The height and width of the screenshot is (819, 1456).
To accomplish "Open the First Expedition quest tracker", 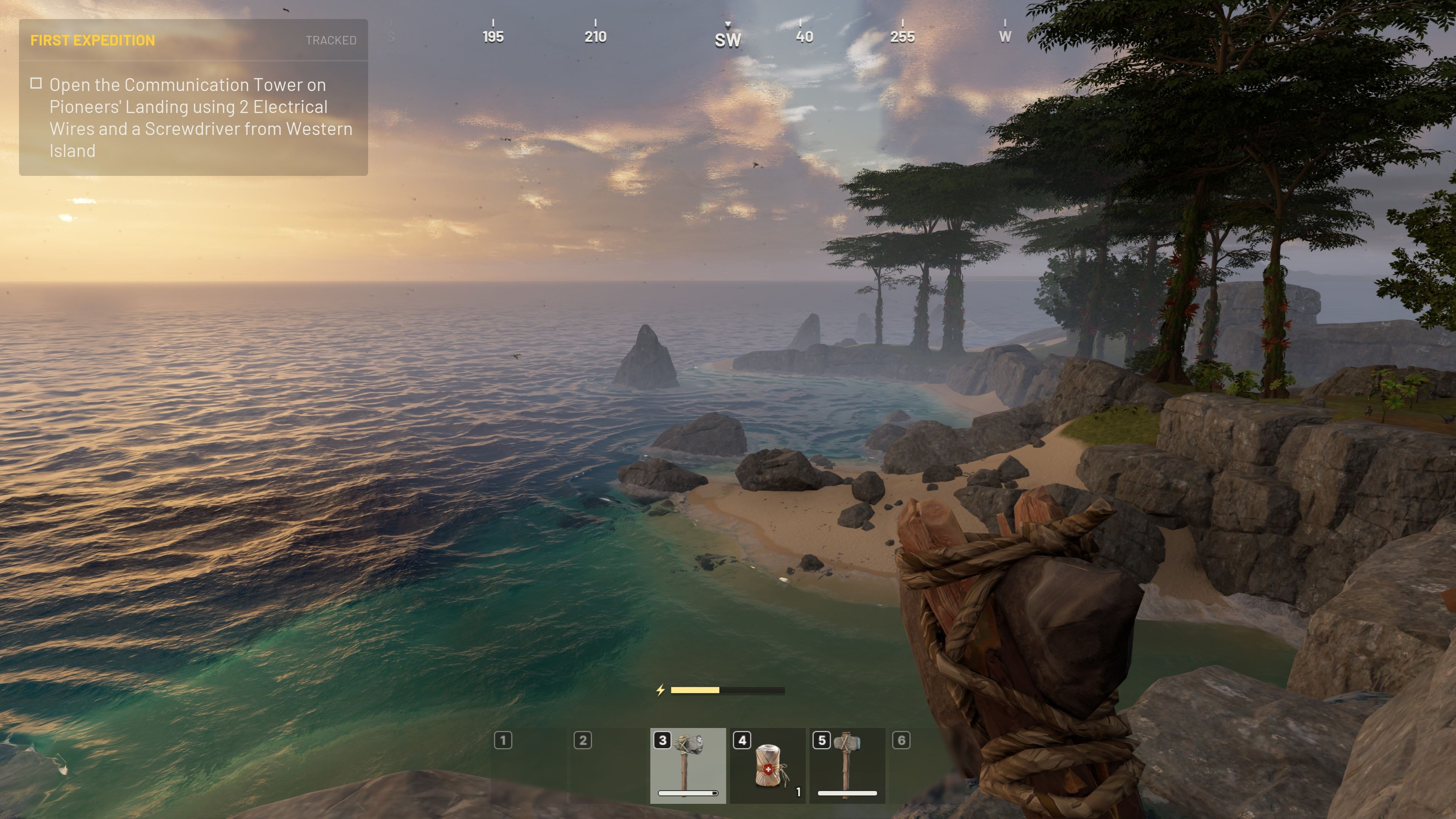I will (x=93, y=40).
